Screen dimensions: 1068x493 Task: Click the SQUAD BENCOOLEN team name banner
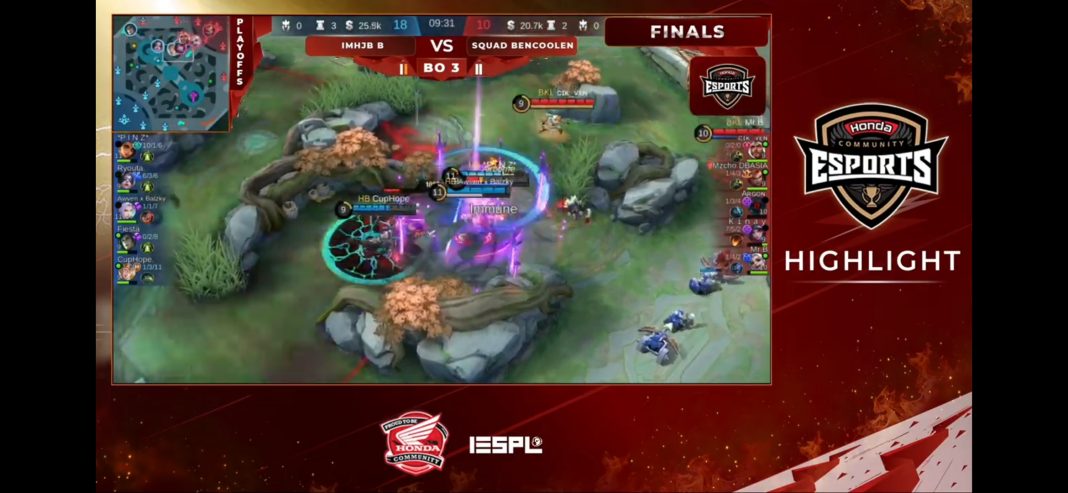click(x=523, y=46)
